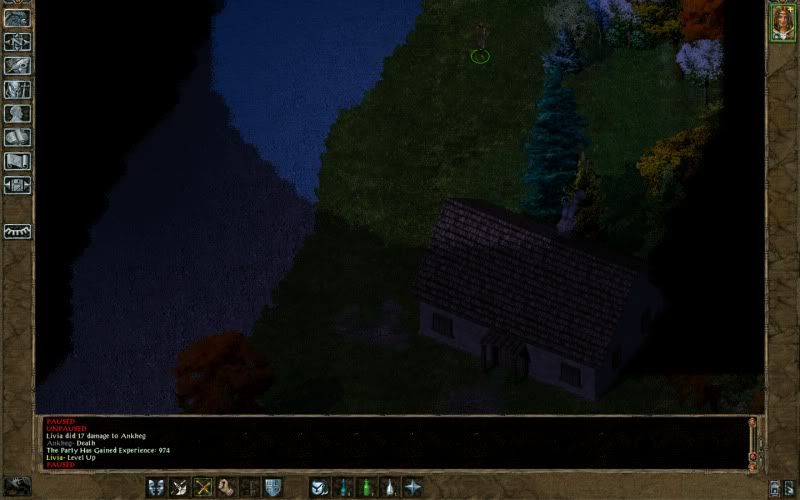Activate the sword attack action

(180, 487)
